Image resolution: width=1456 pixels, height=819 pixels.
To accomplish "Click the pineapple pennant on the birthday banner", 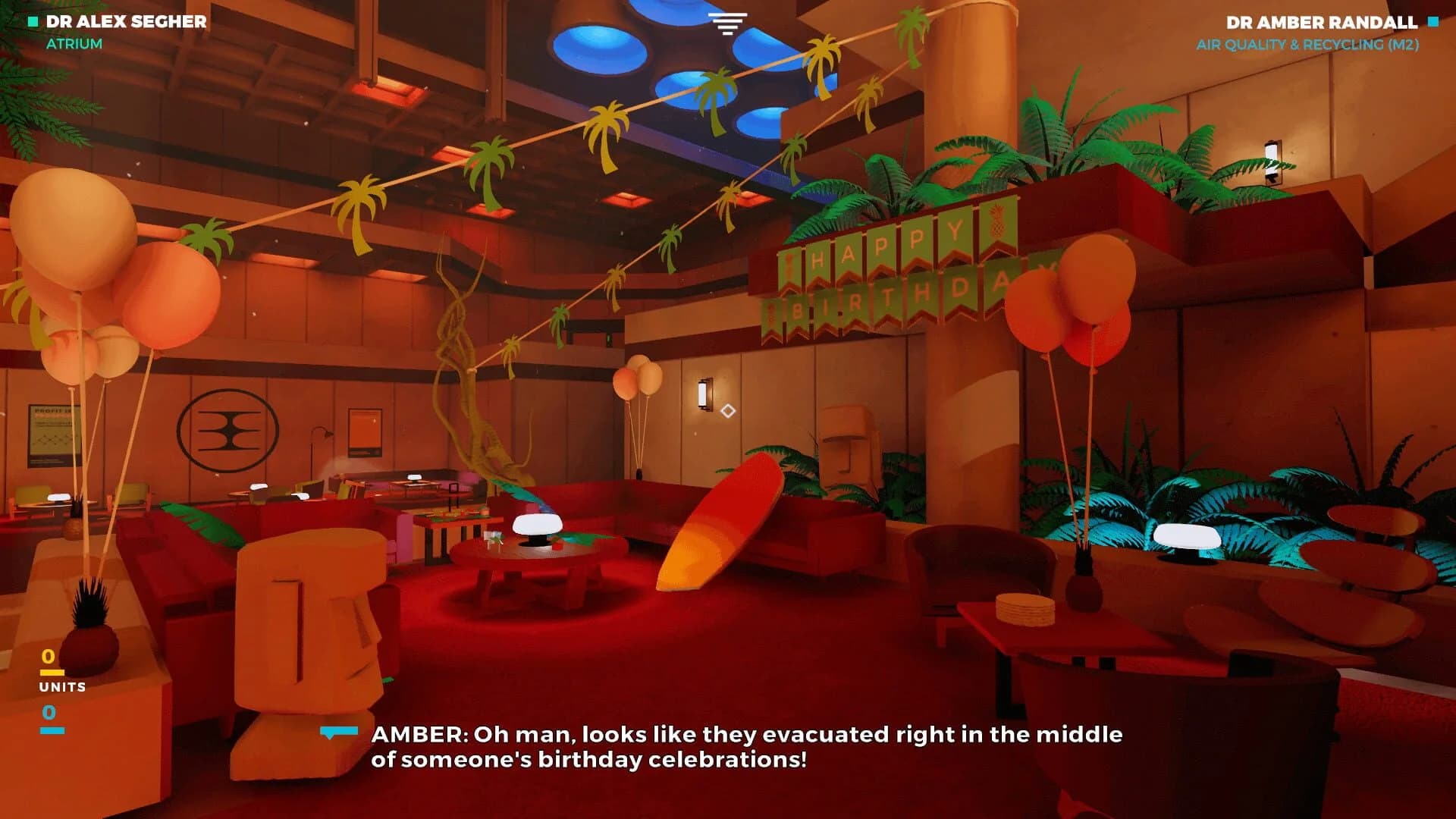I will [995, 229].
